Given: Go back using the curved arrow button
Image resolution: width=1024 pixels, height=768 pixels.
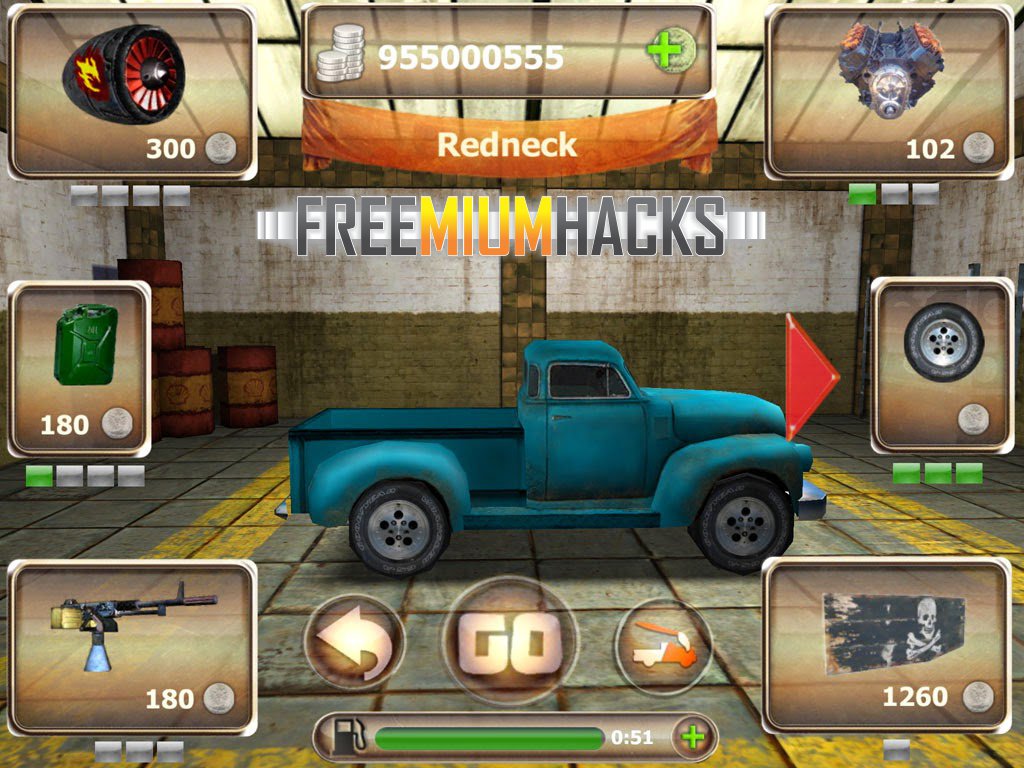Looking at the screenshot, I should point(353,642).
